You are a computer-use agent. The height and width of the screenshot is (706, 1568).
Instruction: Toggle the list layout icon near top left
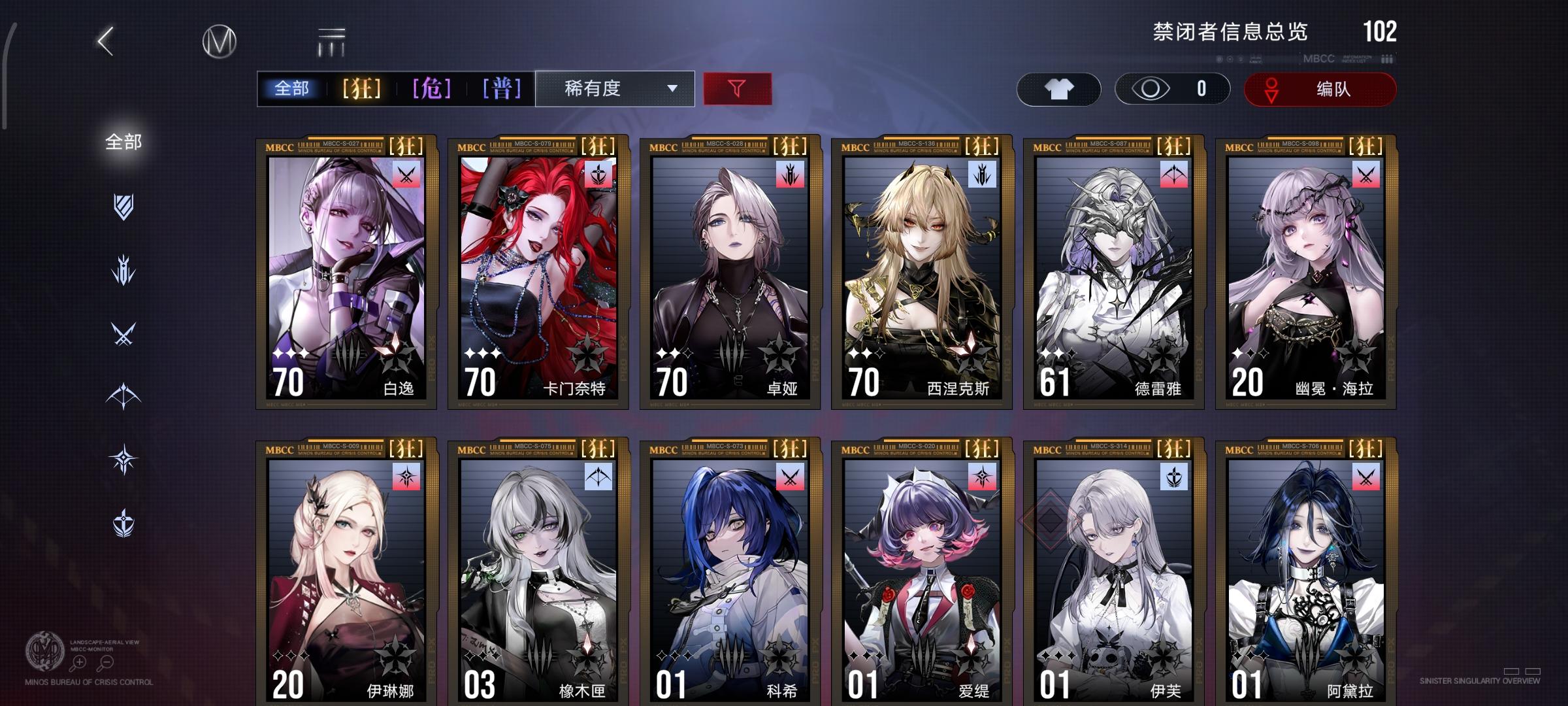[332, 41]
